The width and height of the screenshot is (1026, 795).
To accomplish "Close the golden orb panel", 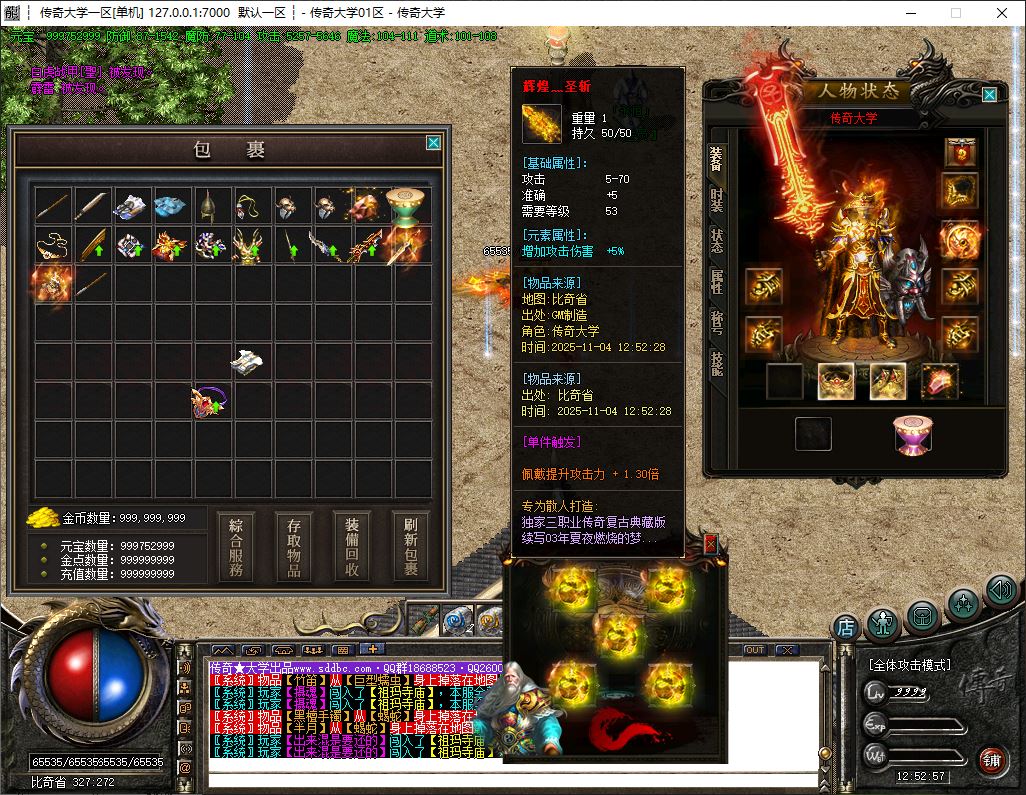I will click(x=711, y=543).
